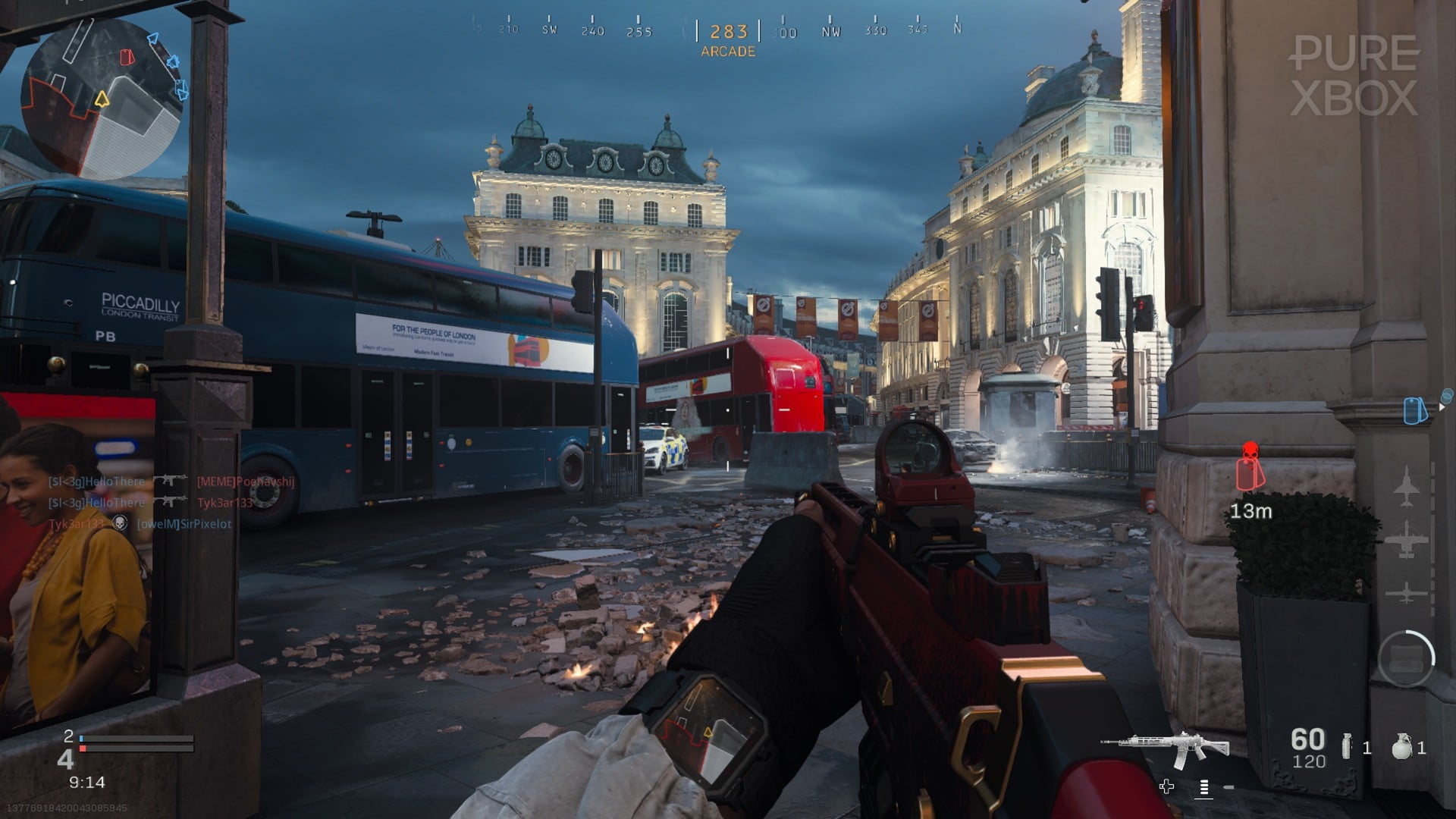The image size is (1456, 819).
Task: Click the SirPixelot kill feed entry
Action: [184, 524]
